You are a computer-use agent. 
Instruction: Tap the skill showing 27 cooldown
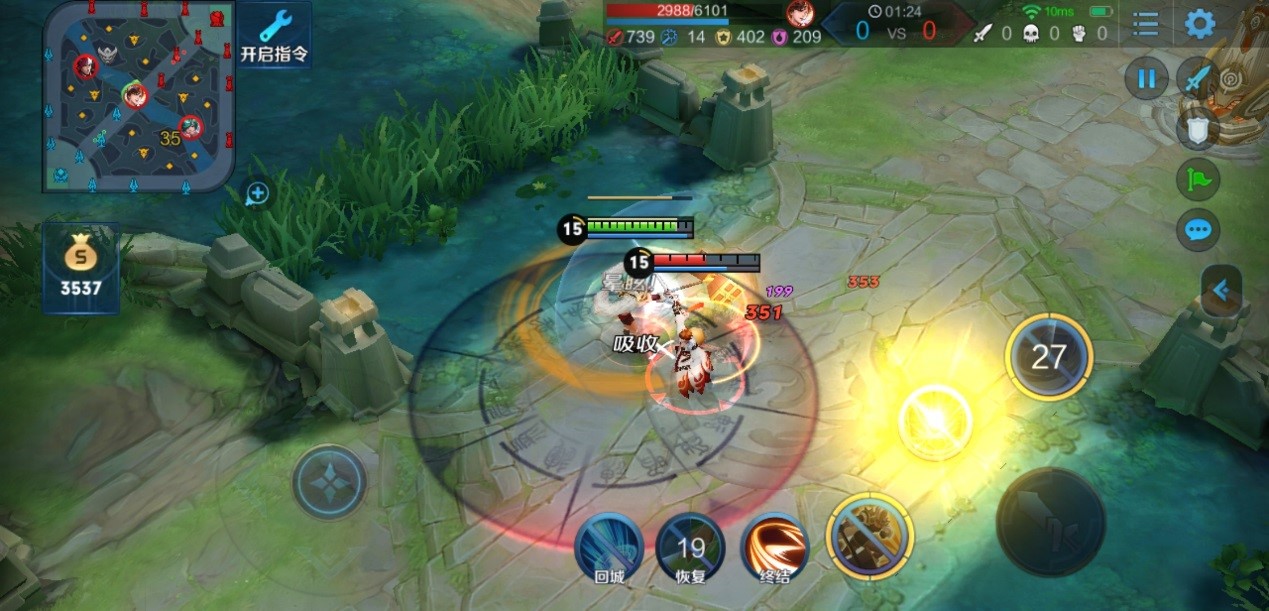tap(1048, 357)
